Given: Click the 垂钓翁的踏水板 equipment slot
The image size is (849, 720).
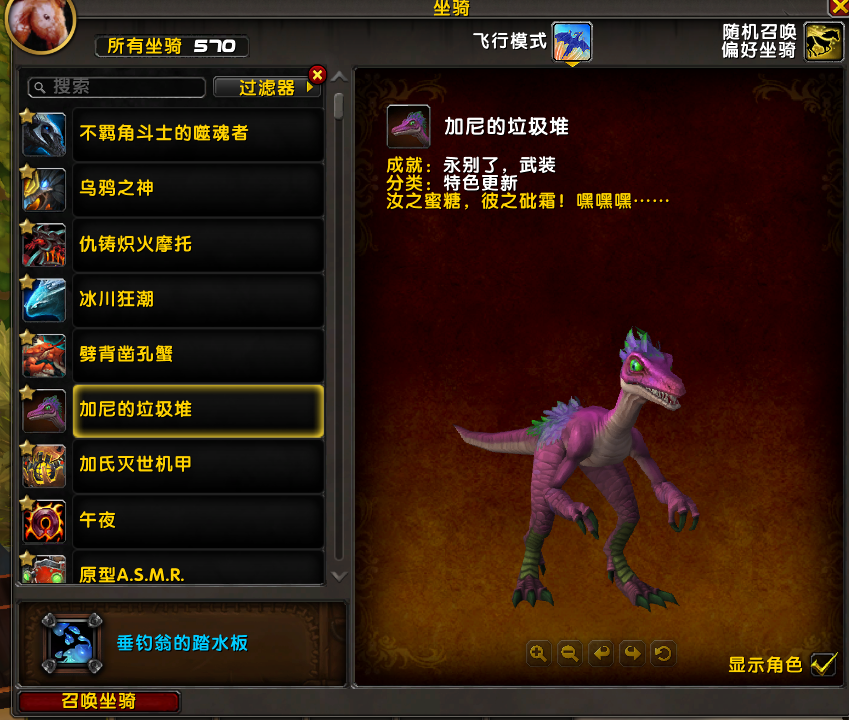Looking at the screenshot, I should [x=71, y=643].
